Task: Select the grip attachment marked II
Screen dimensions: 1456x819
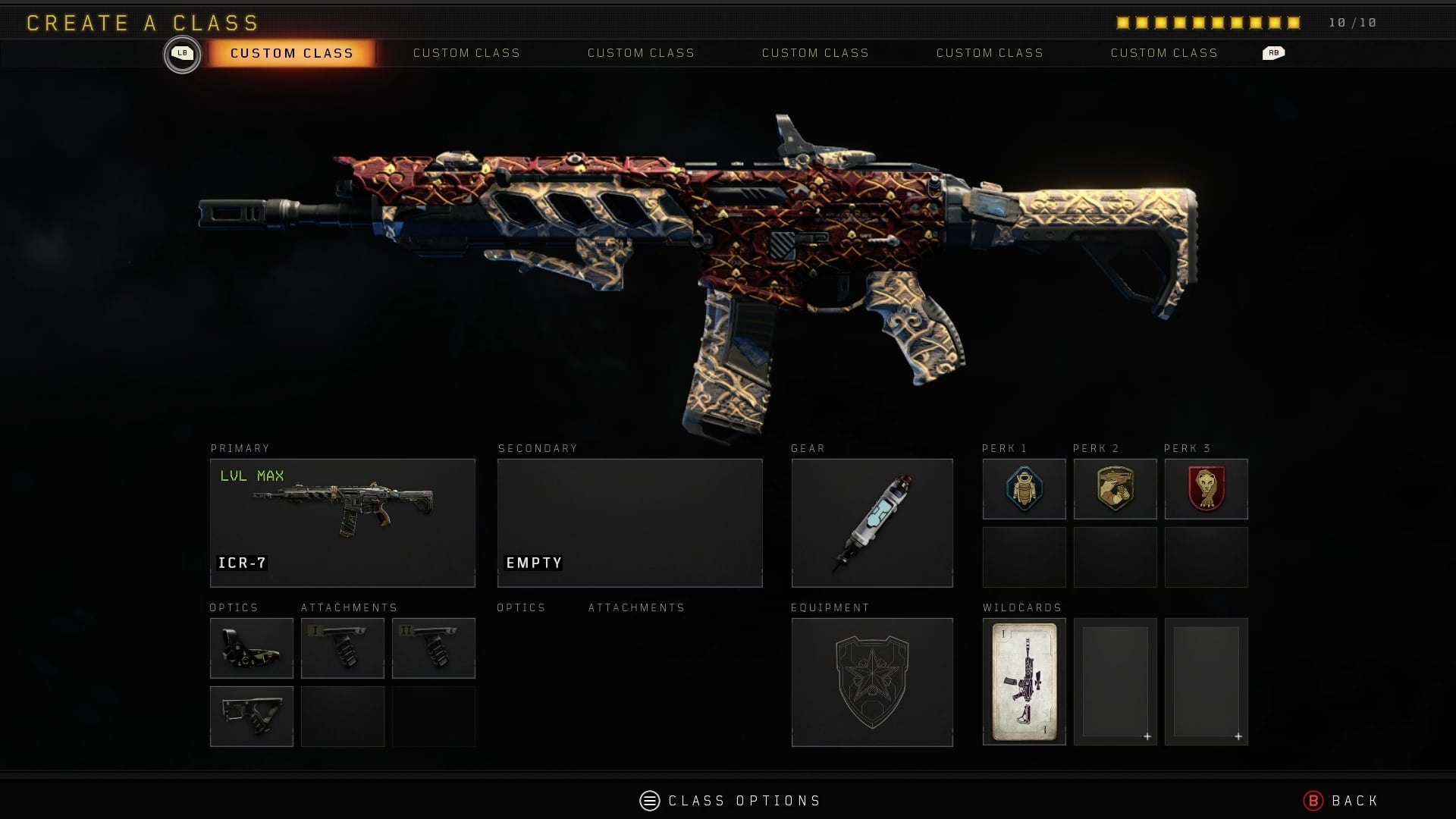Action: pyautogui.click(x=433, y=648)
